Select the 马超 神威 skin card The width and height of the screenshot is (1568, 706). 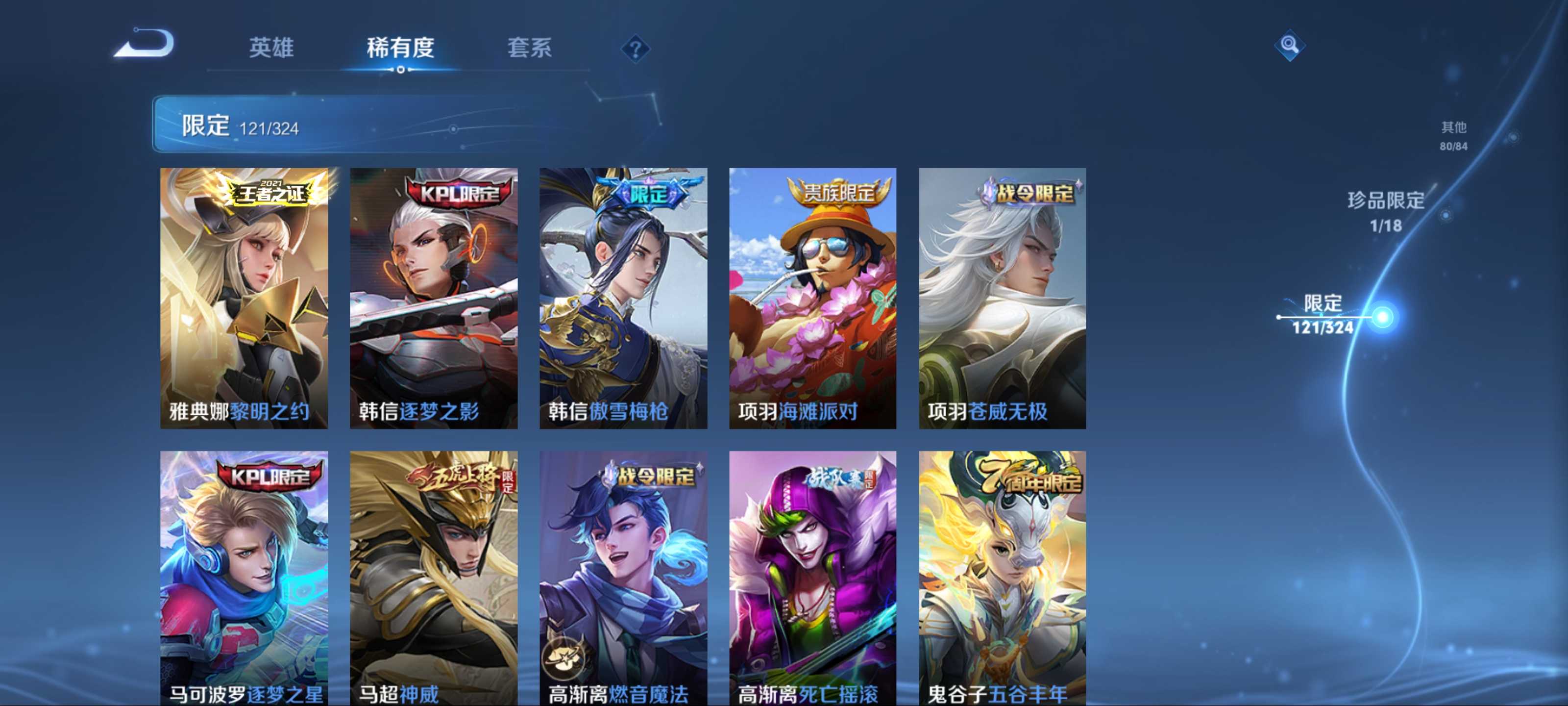[433, 578]
